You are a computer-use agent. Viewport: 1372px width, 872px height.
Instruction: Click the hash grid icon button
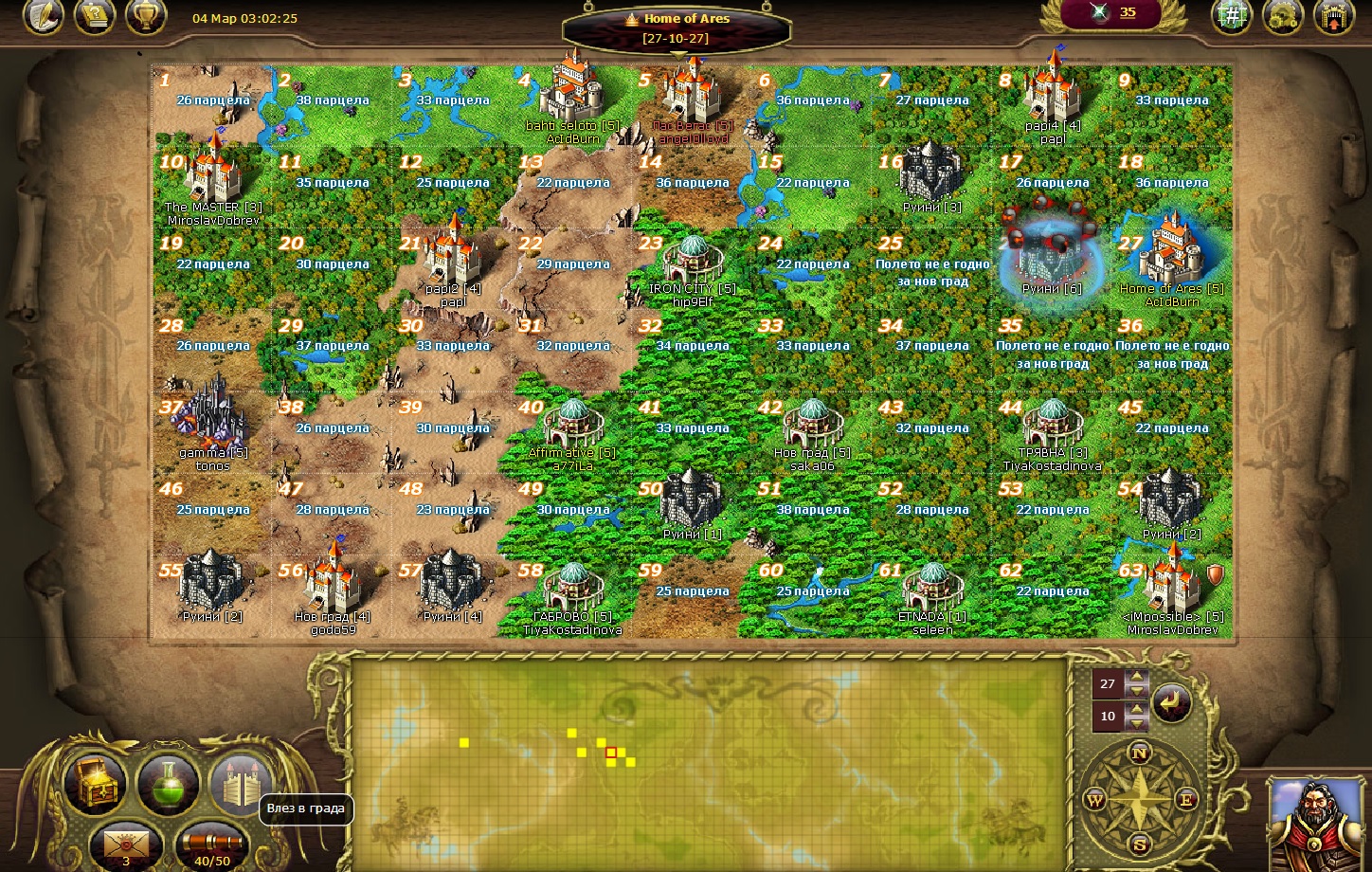click(1232, 15)
